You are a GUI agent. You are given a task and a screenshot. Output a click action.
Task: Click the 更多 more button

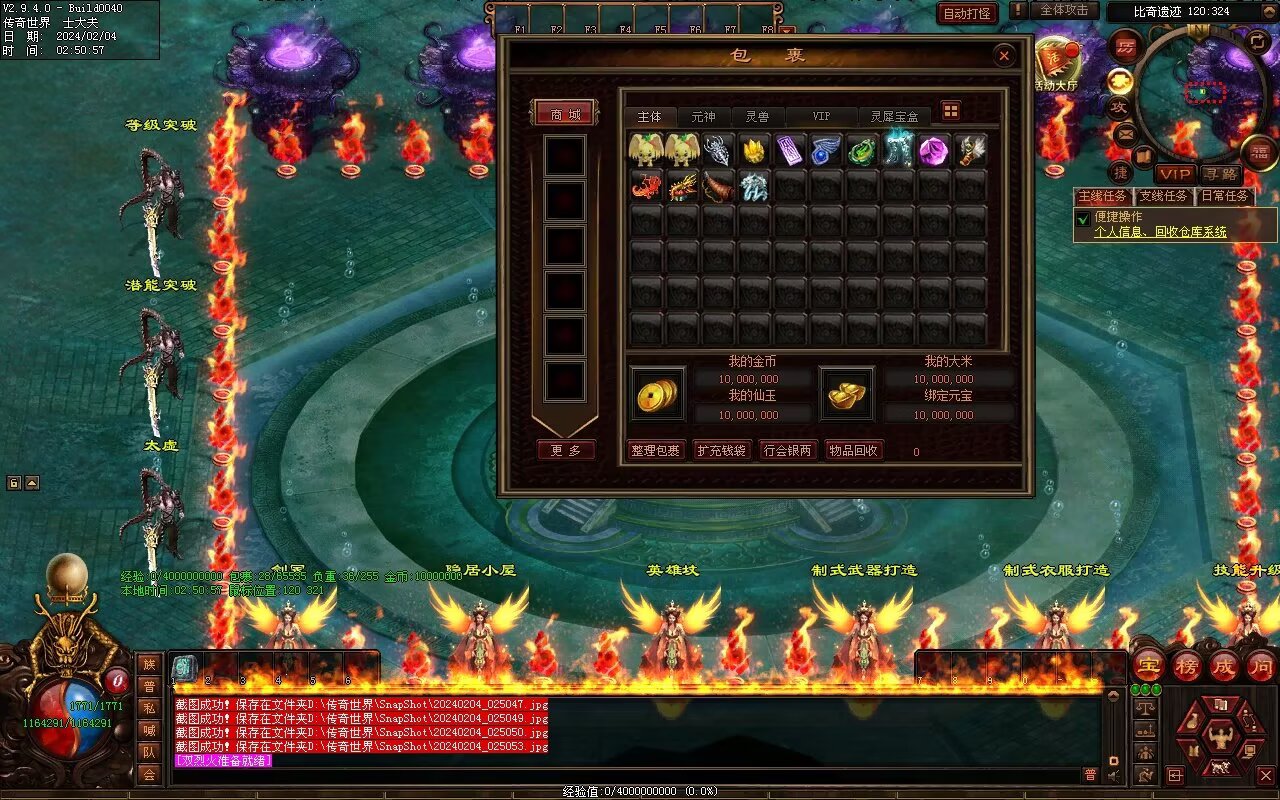point(565,451)
